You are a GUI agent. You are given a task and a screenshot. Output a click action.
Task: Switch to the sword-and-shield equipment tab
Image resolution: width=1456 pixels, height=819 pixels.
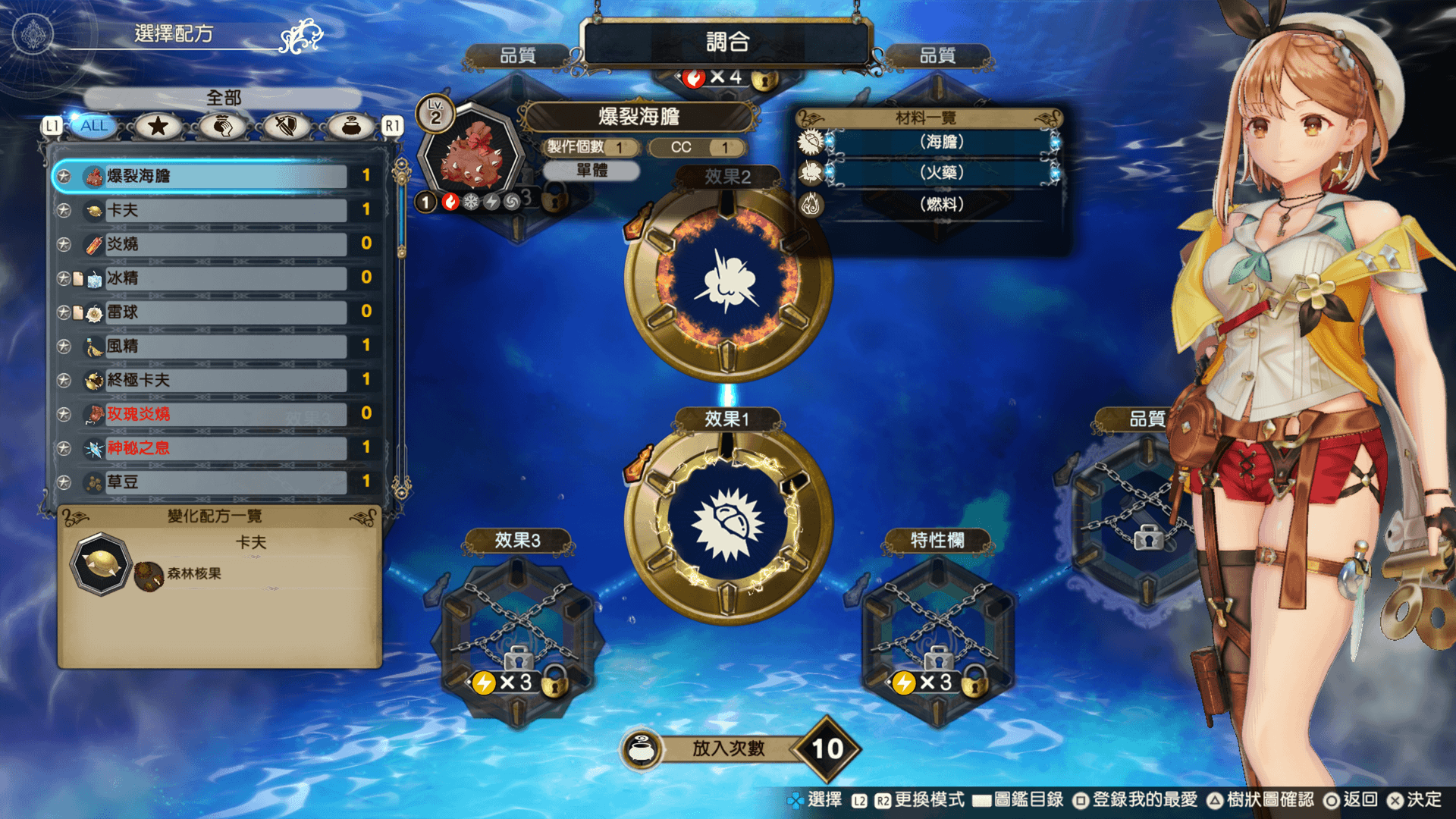click(x=286, y=126)
